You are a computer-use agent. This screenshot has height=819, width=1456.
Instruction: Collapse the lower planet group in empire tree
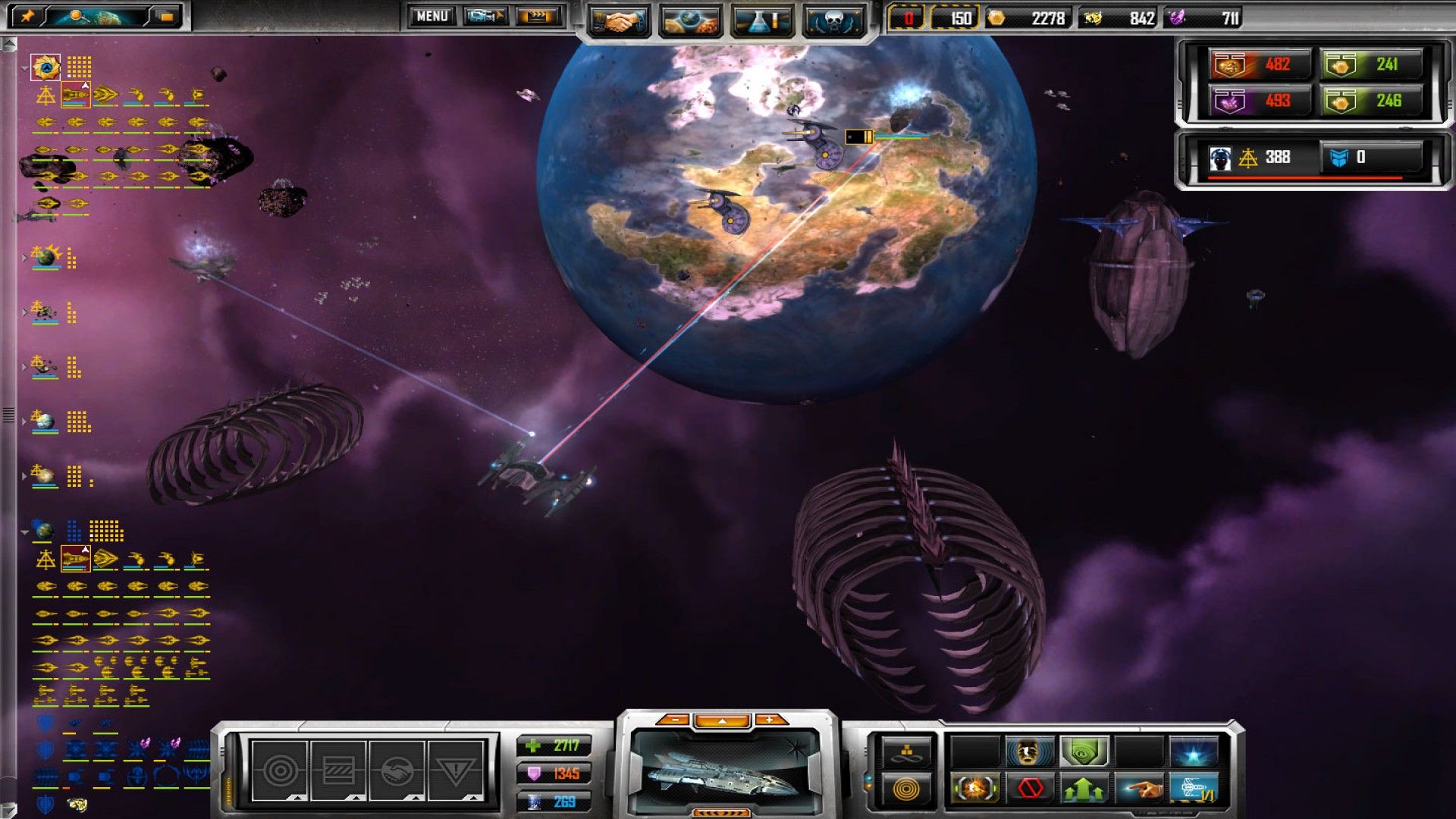click(x=25, y=532)
